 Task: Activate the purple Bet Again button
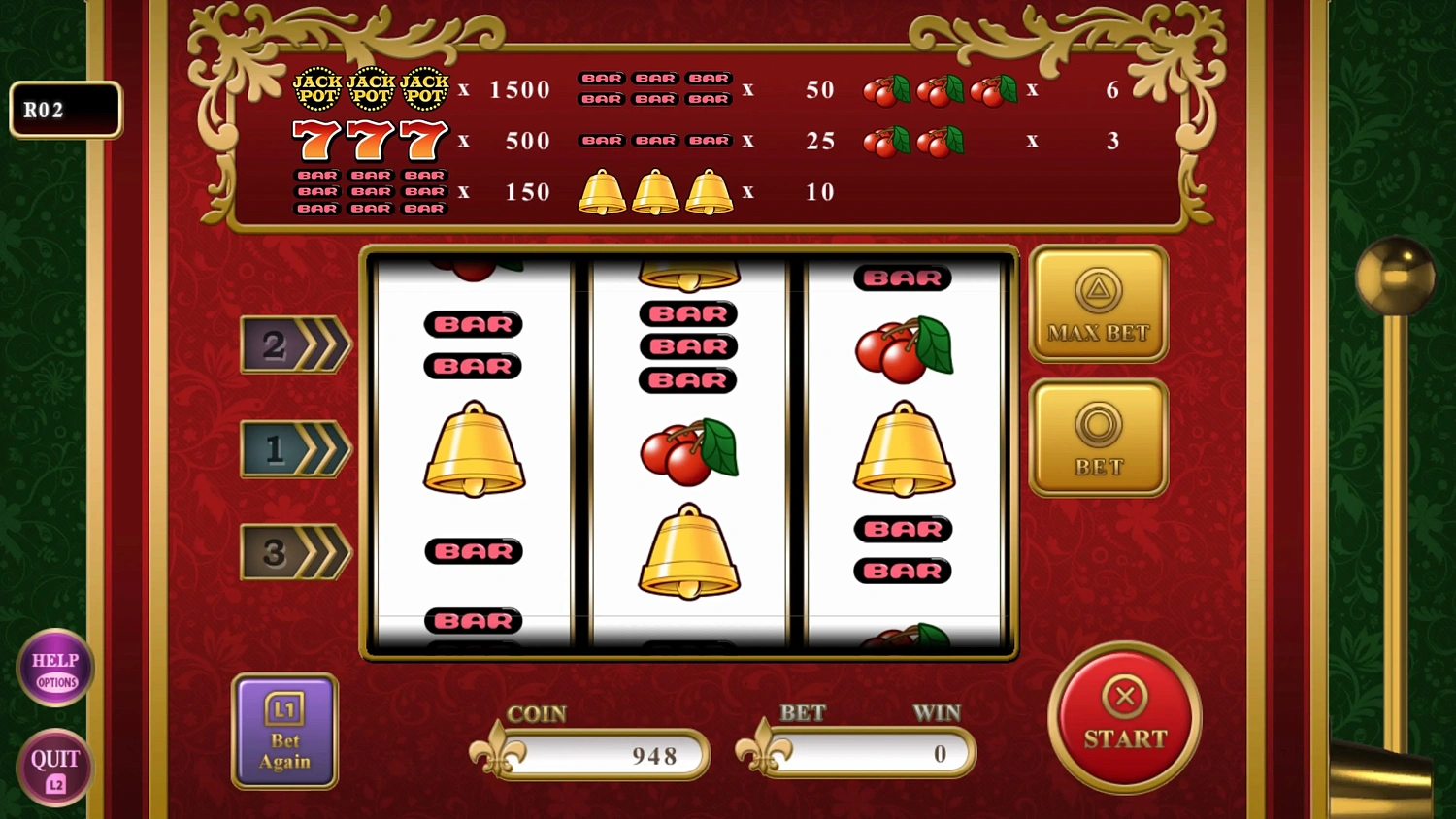click(284, 731)
